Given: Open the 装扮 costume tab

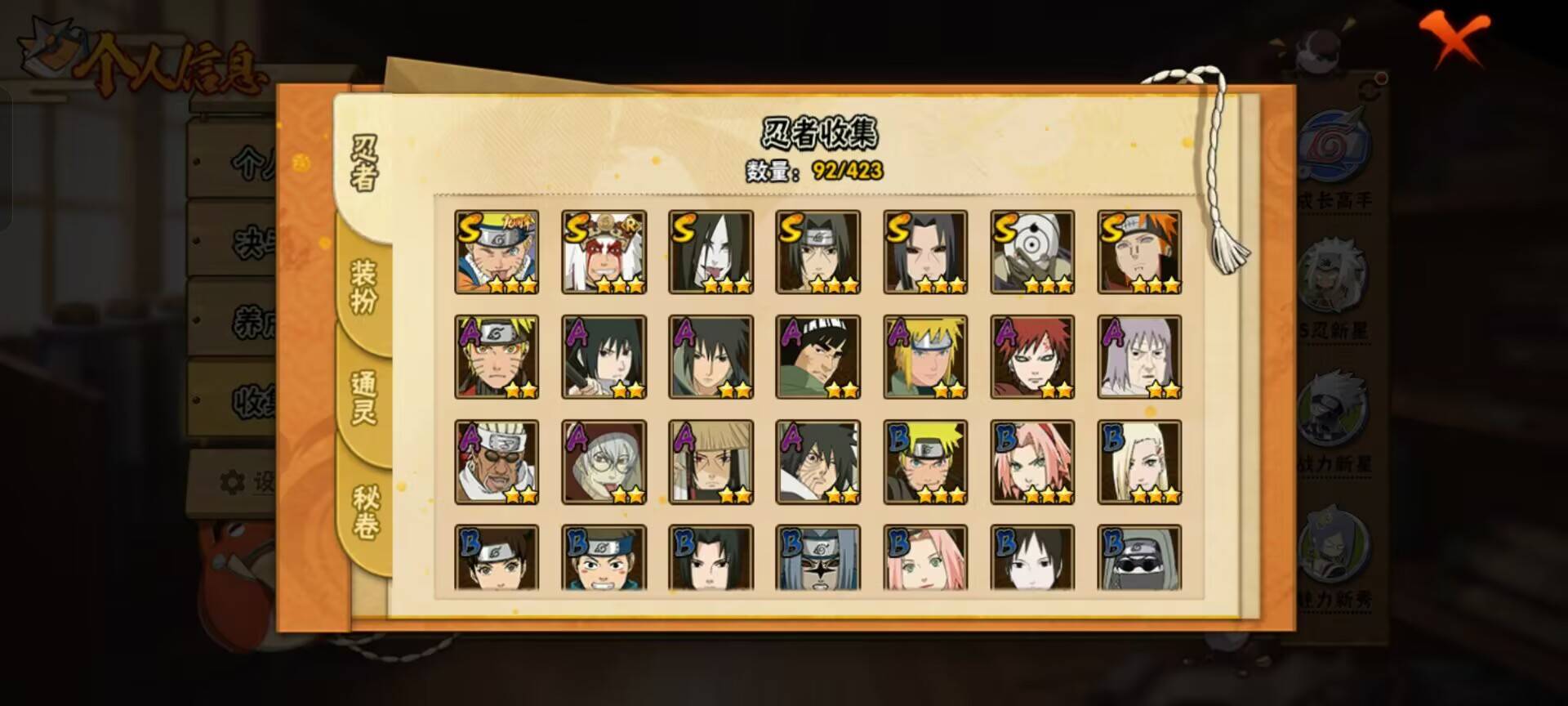Looking at the screenshot, I should click(363, 286).
